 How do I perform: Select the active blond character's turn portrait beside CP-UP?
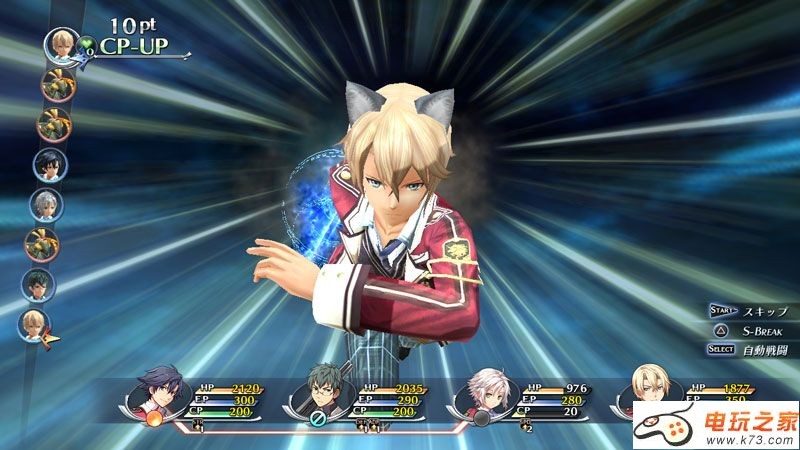coord(60,43)
